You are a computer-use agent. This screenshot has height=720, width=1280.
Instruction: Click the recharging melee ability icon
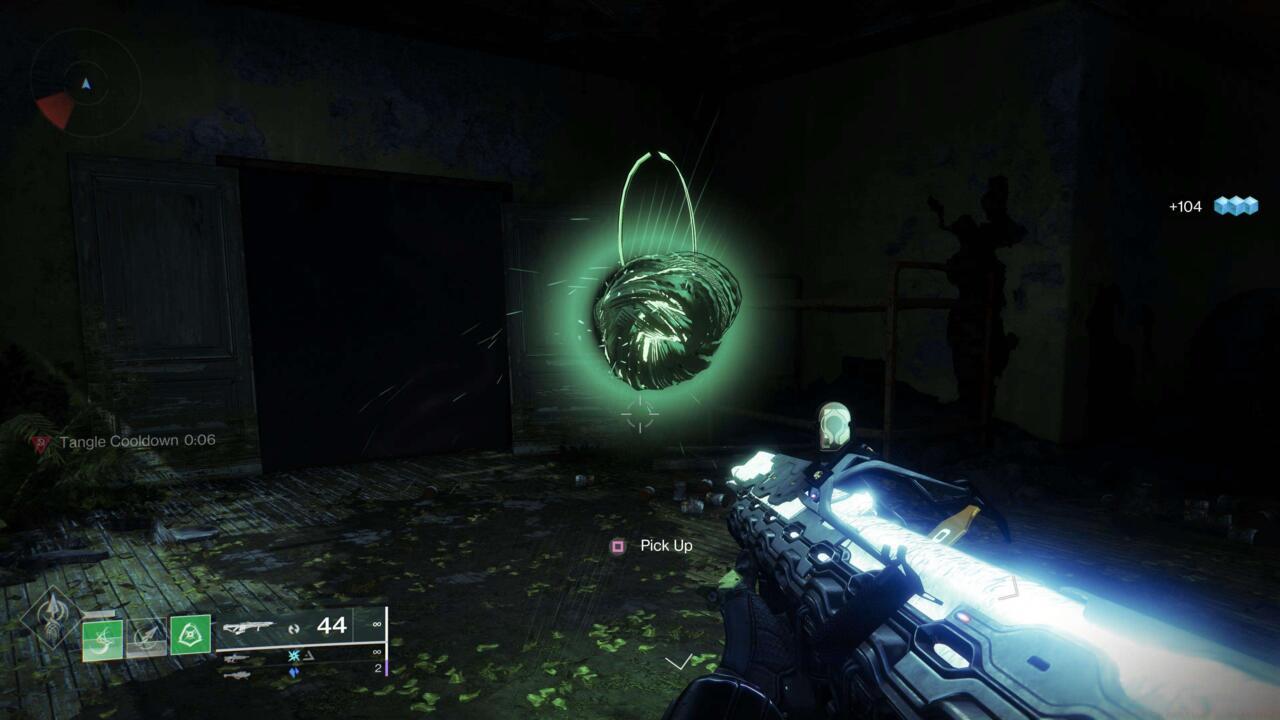pyautogui.click(x=146, y=639)
